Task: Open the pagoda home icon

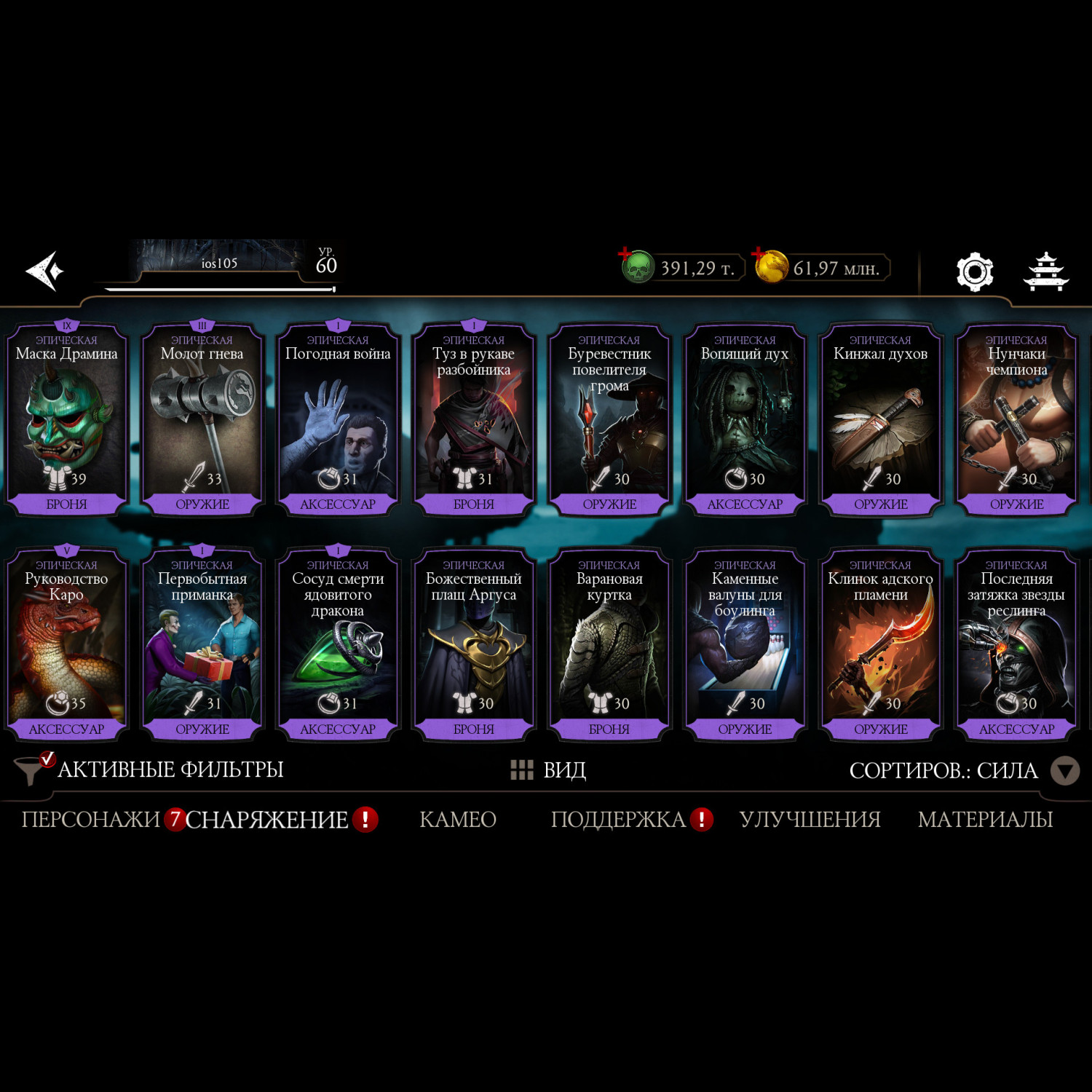Action: [x=1045, y=272]
